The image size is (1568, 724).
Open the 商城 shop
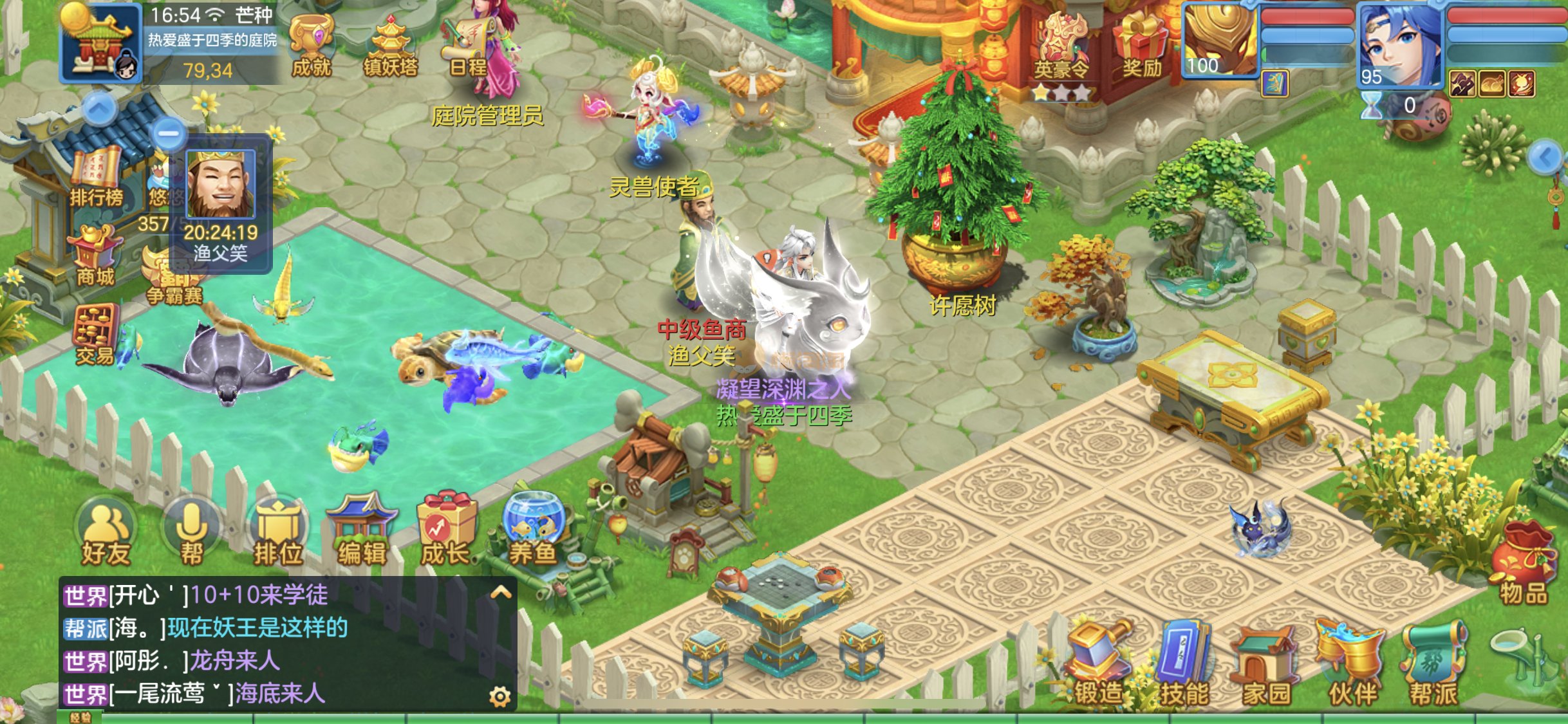point(95,257)
